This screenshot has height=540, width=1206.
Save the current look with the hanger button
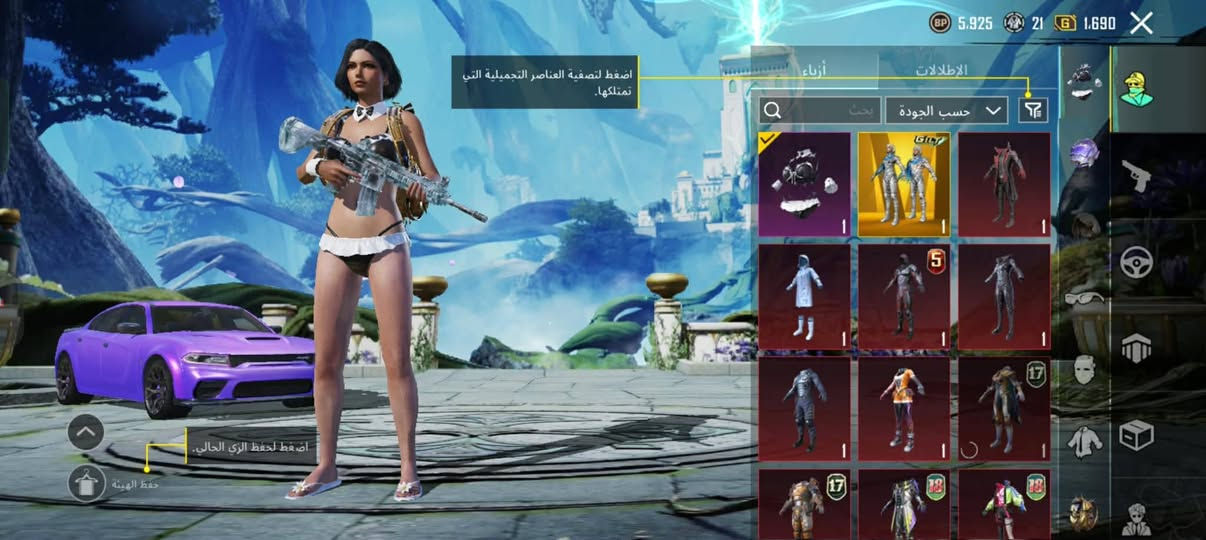(87, 483)
